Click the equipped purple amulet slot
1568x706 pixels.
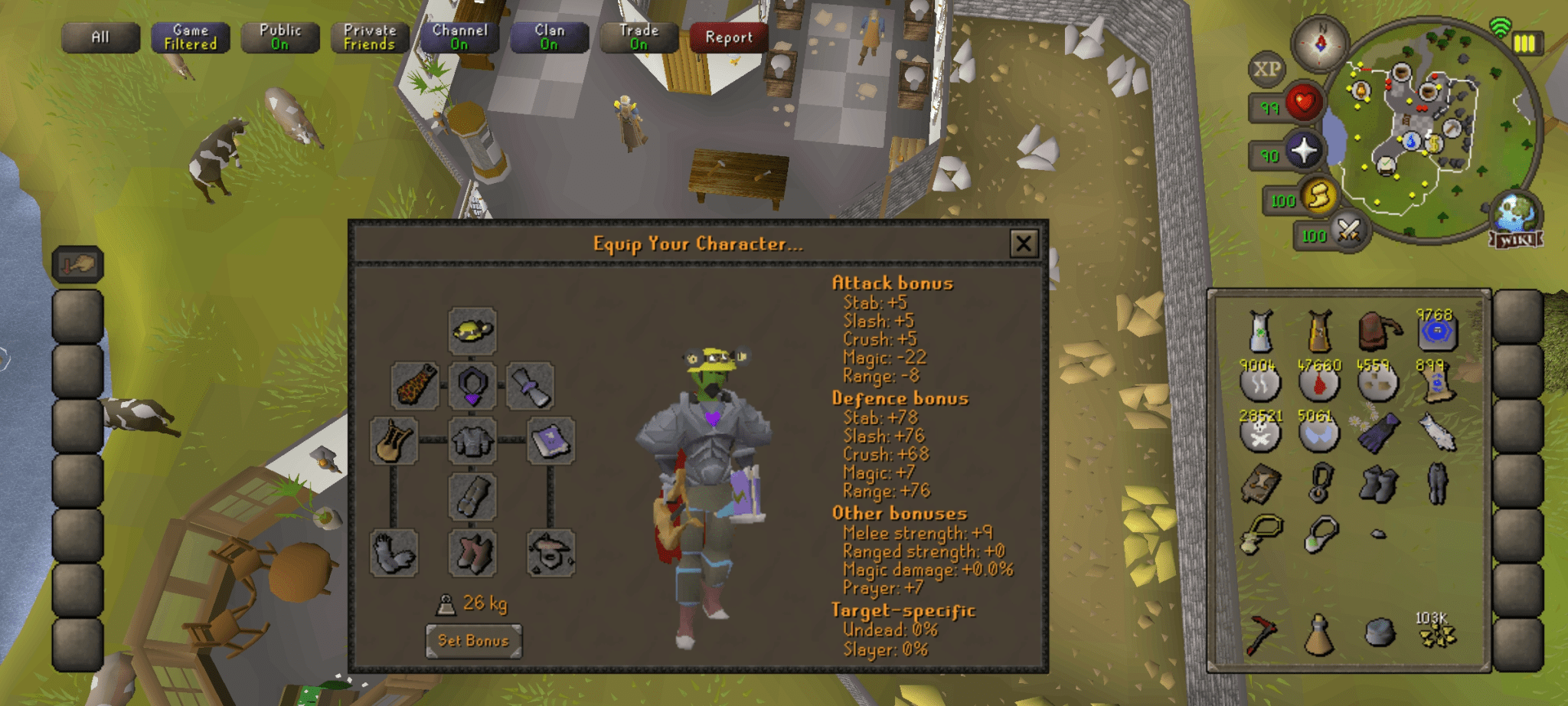[x=472, y=384]
